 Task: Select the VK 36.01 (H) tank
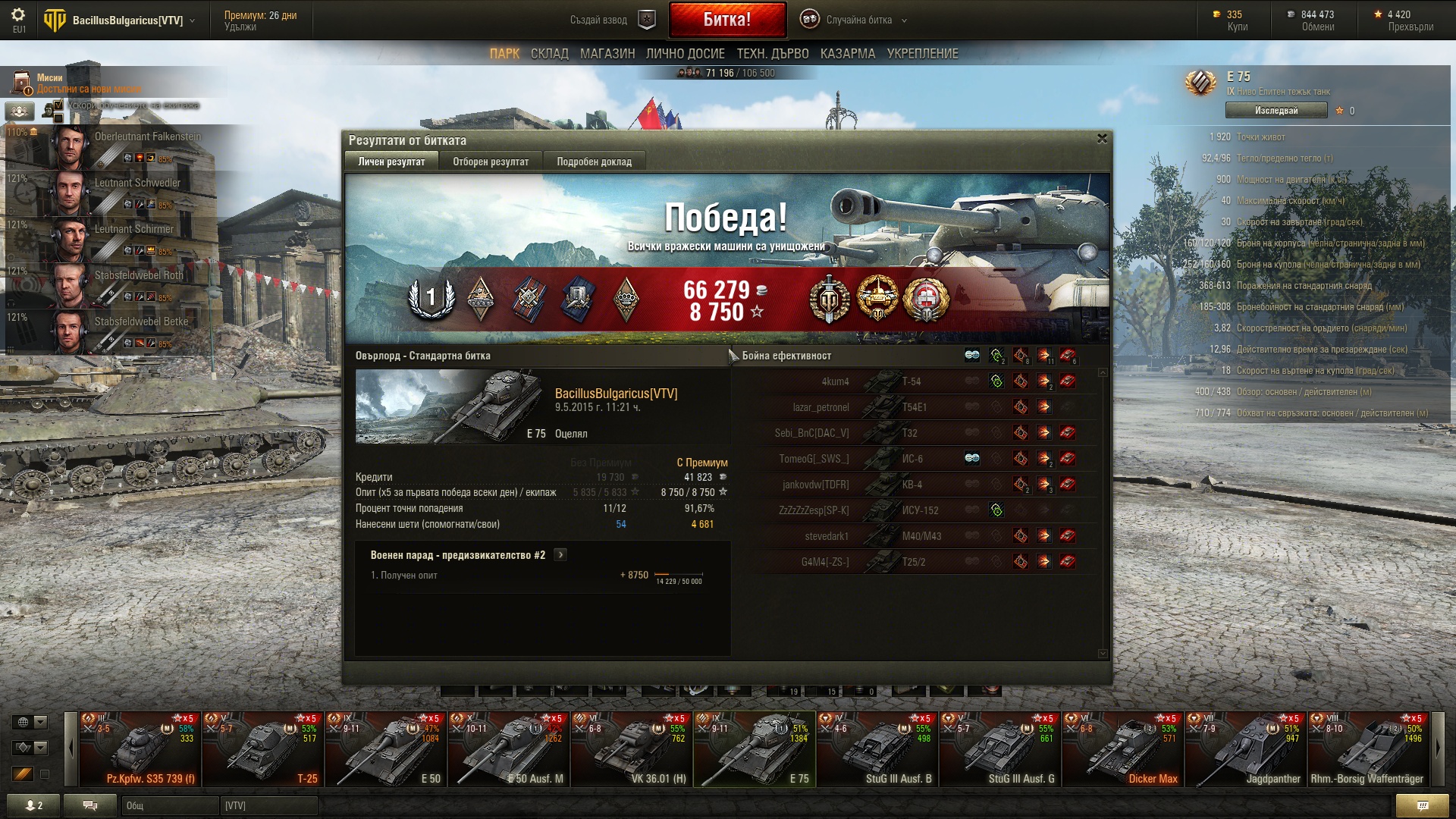click(631, 749)
